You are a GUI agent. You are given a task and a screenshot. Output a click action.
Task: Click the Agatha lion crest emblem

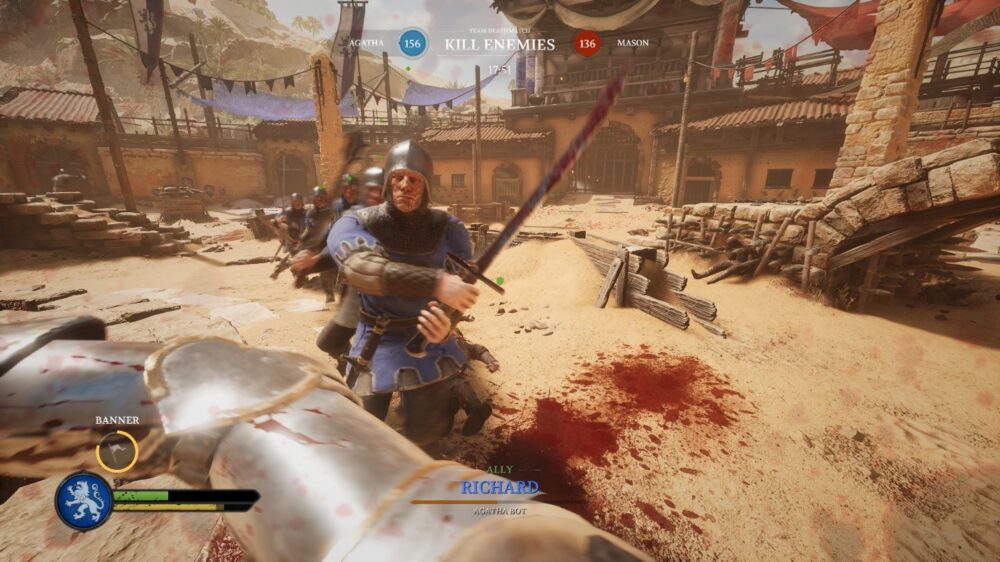(84, 500)
